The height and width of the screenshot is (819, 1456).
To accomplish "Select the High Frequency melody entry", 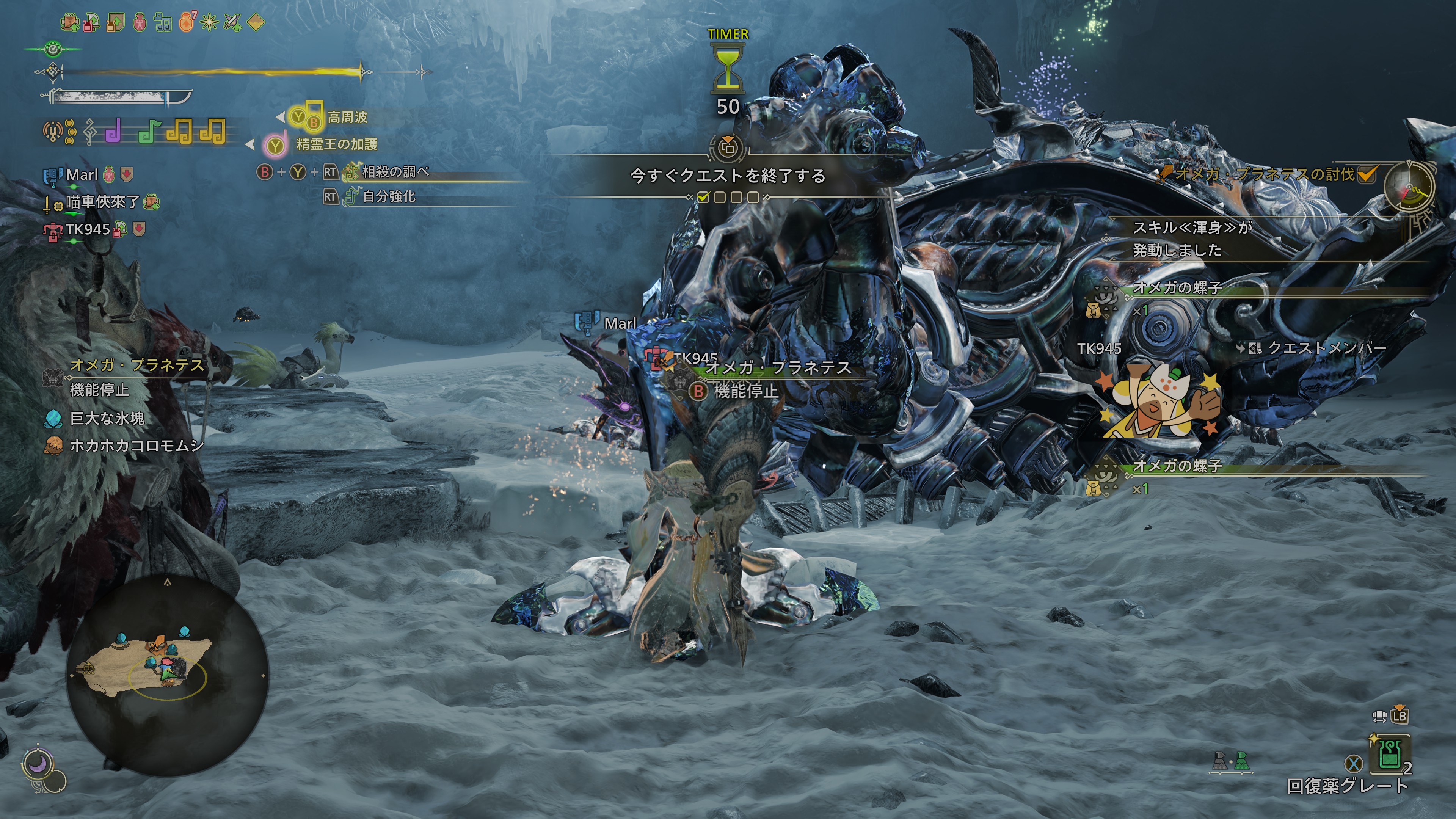I will tap(347, 118).
